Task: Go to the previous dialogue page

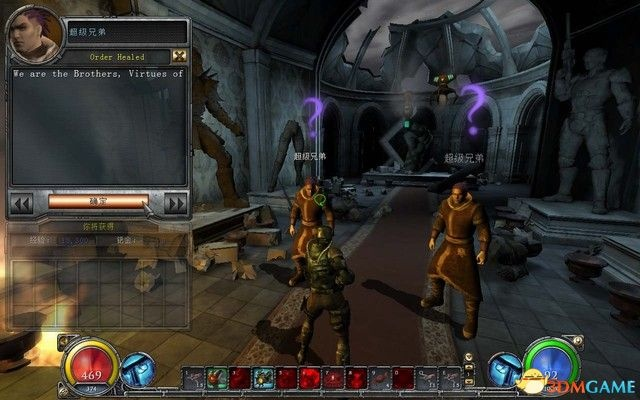Action: [x=22, y=203]
